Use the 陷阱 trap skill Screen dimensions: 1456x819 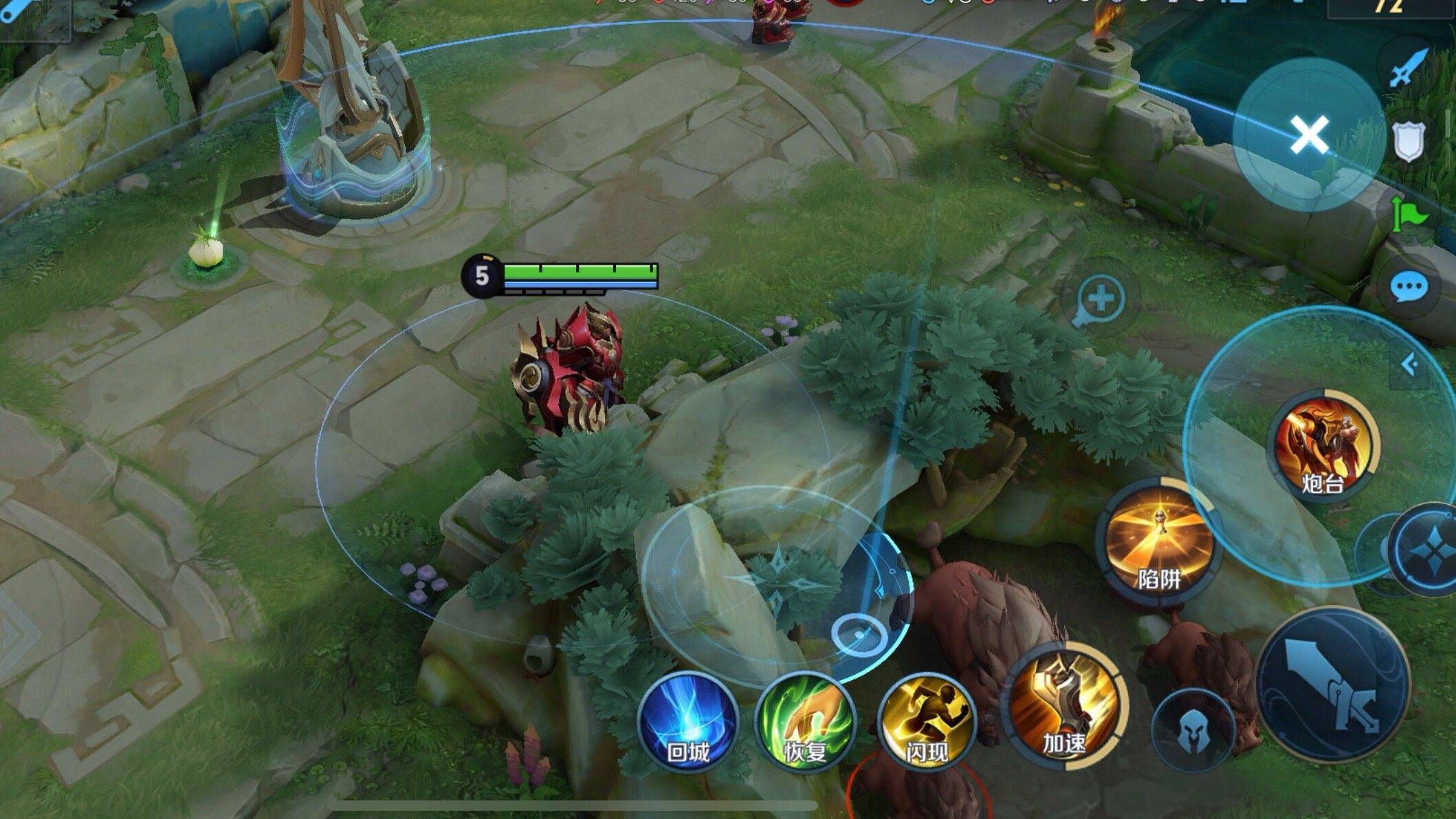tap(1158, 543)
